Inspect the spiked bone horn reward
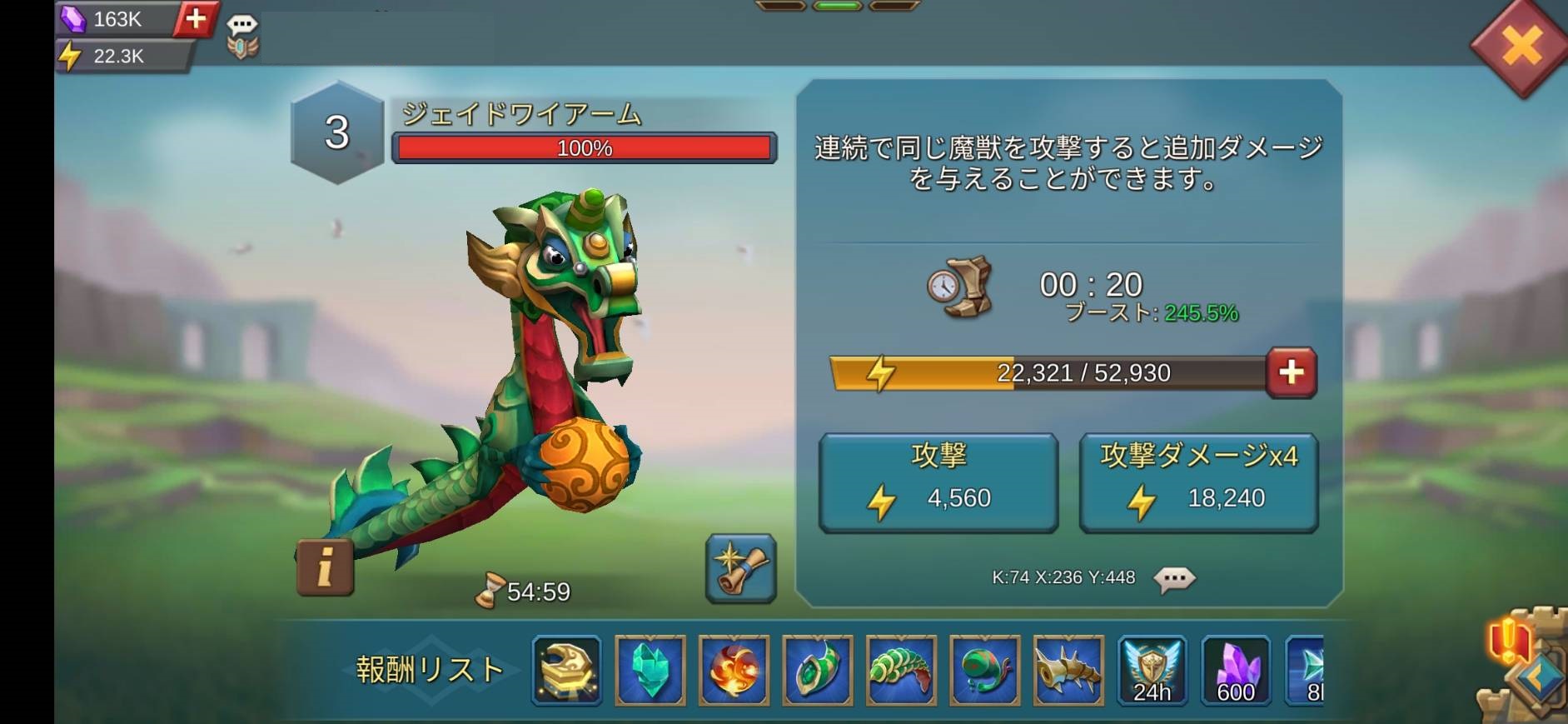Image resolution: width=1568 pixels, height=724 pixels. pos(1068,671)
